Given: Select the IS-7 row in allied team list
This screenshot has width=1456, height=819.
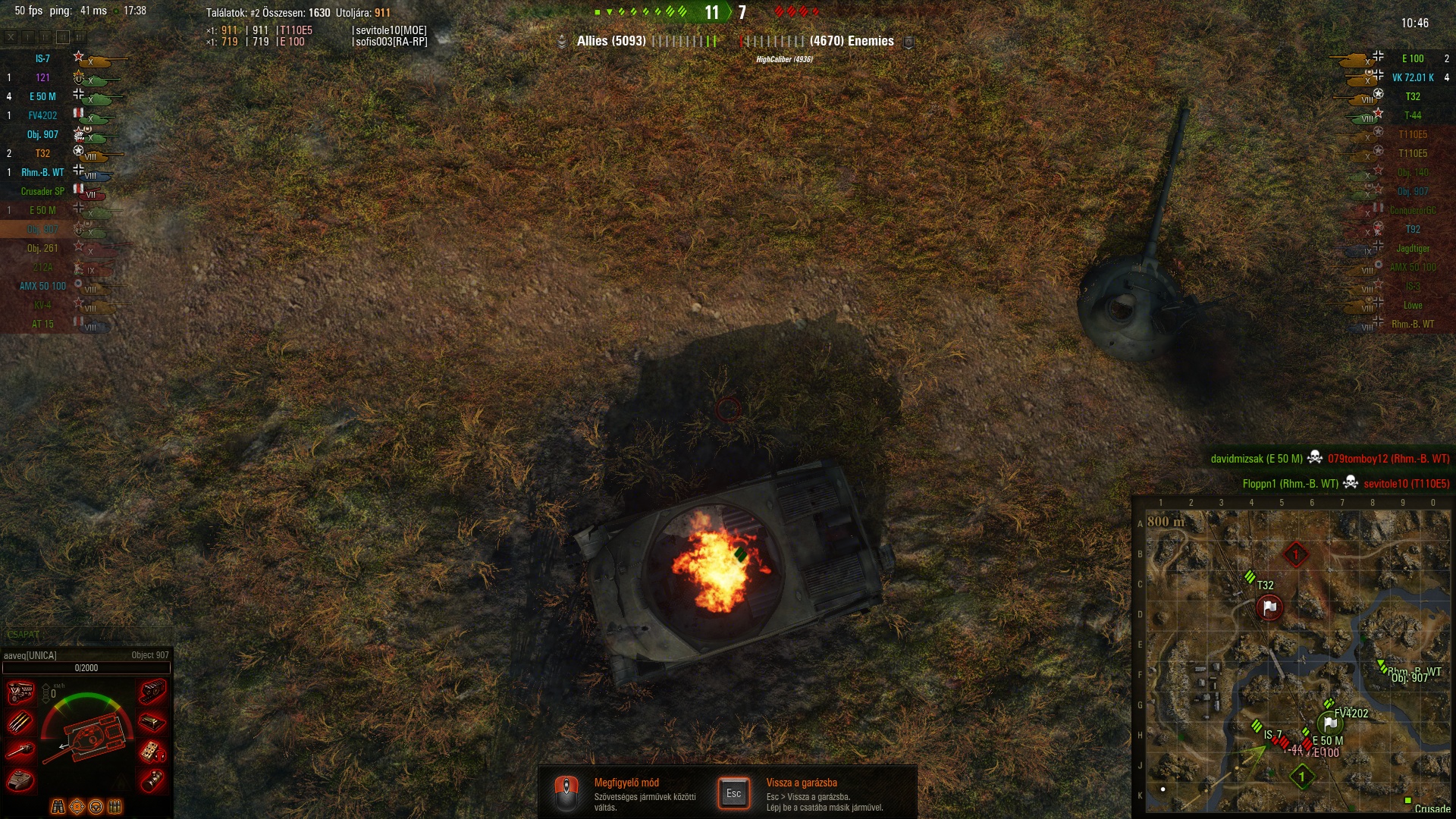Looking at the screenshot, I should (42, 58).
